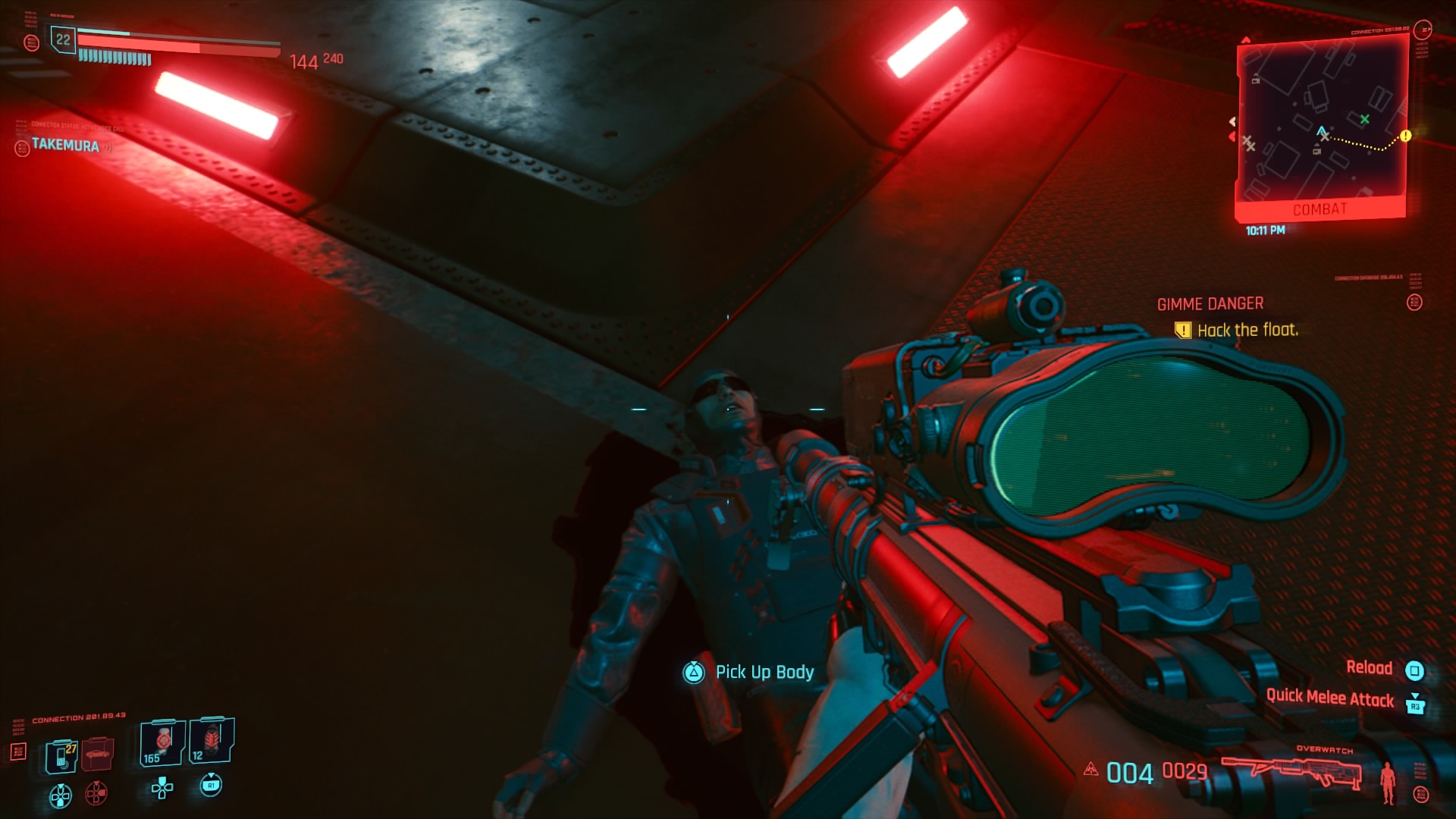Viewport: 1456px width, 819px height.
Task: Click the player body stance icon
Action: tap(1388, 783)
